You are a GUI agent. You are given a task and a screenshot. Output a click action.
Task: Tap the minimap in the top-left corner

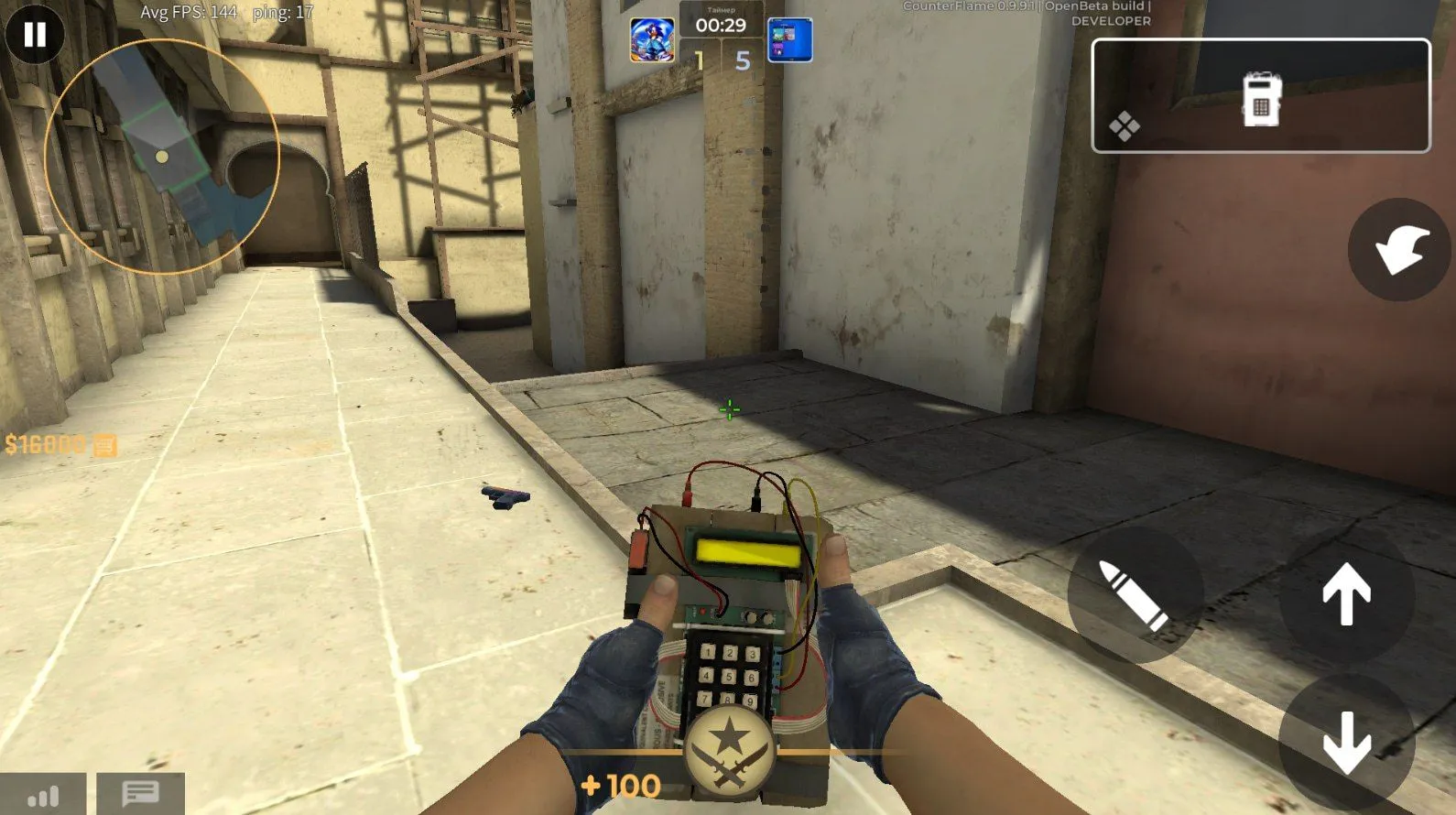coord(165,151)
